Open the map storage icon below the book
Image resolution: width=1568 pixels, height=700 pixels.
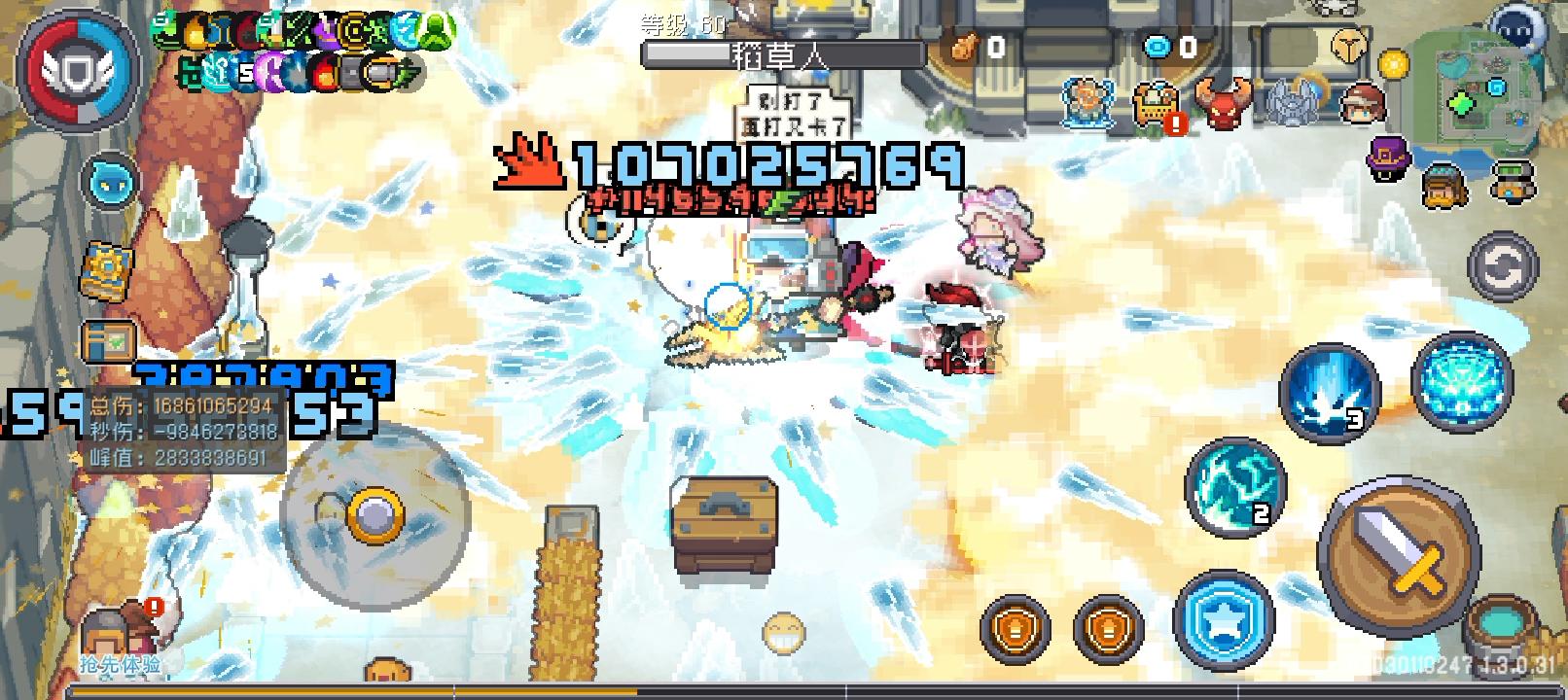tap(107, 344)
